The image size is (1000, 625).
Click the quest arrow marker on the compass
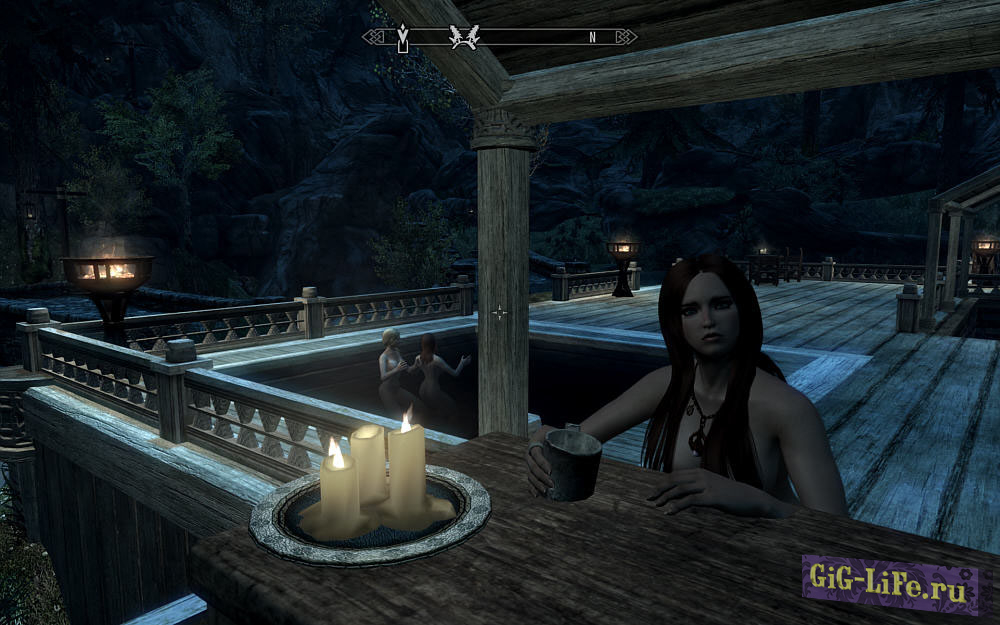click(403, 38)
